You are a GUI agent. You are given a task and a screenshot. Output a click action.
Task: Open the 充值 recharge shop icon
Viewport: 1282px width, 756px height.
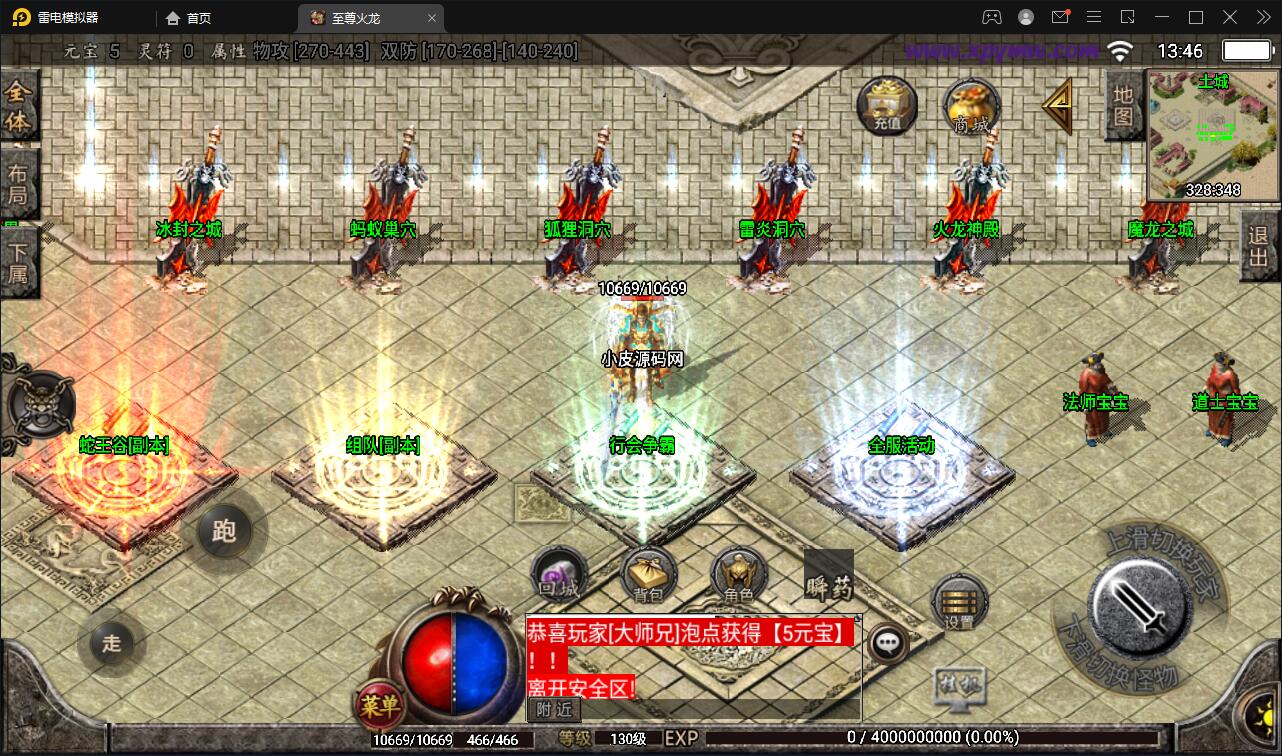coord(887,105)
